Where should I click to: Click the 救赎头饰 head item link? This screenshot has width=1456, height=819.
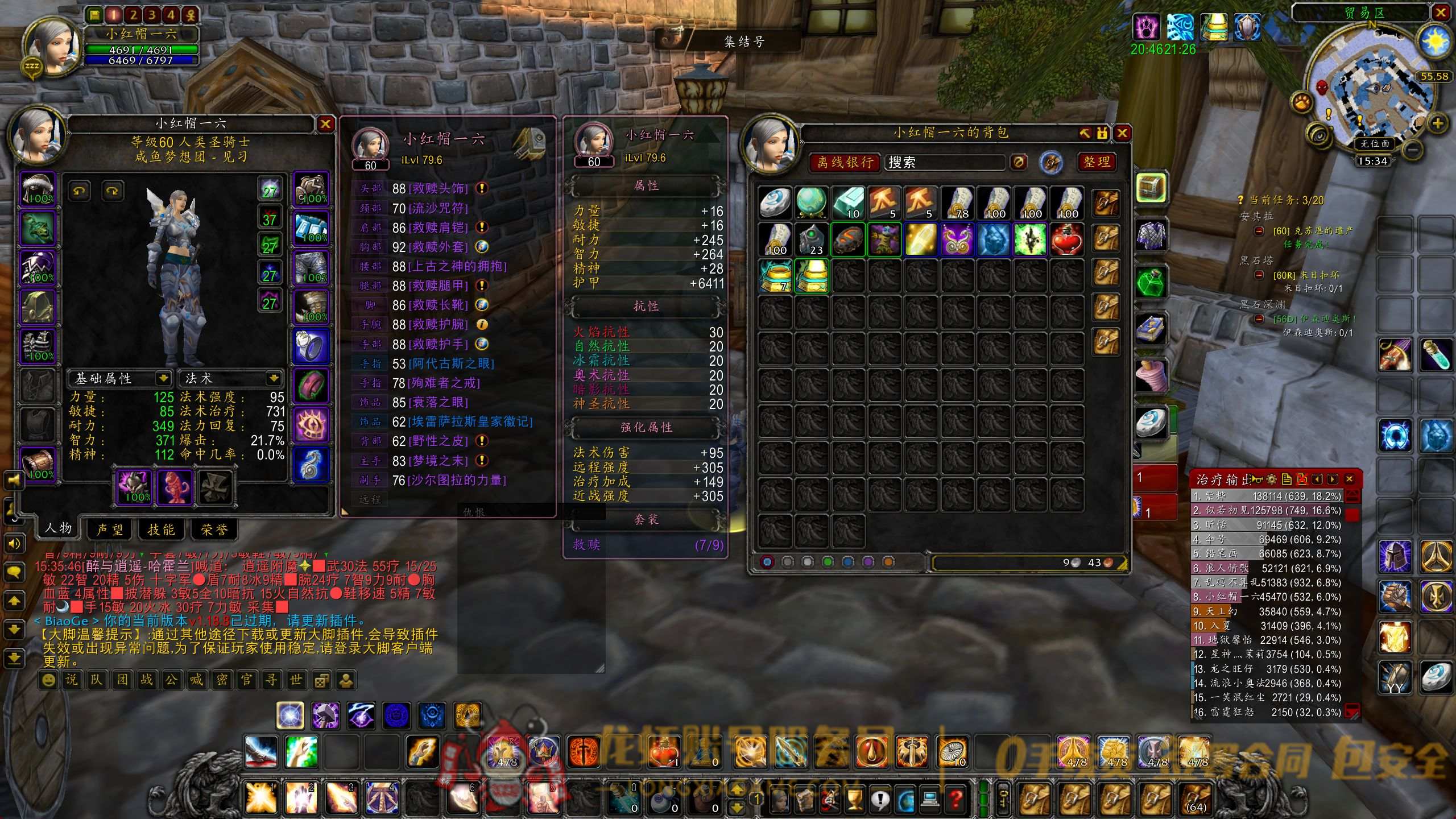click(438, 188)
